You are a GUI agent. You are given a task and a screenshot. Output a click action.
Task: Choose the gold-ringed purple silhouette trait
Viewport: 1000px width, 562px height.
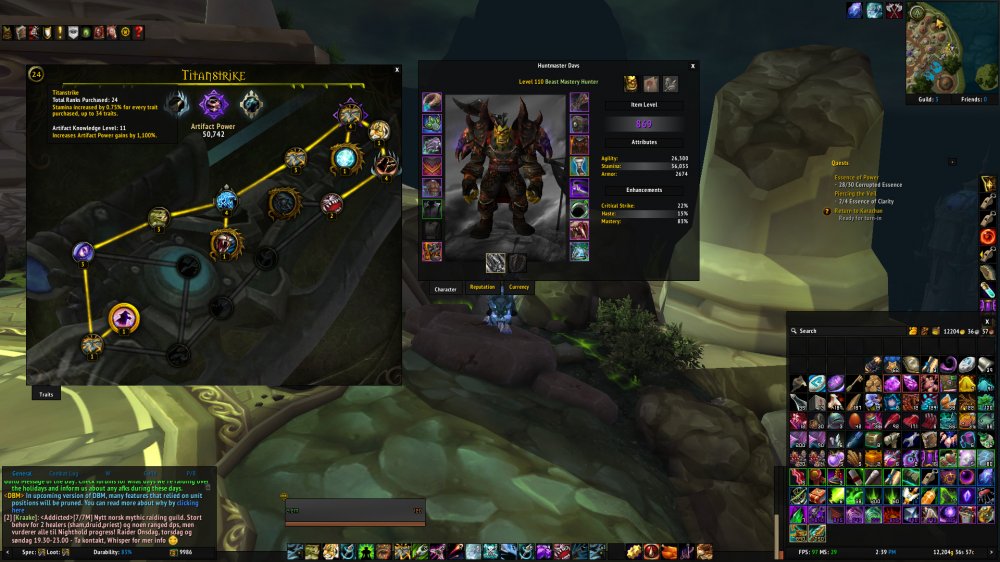(x=124, y=318)
